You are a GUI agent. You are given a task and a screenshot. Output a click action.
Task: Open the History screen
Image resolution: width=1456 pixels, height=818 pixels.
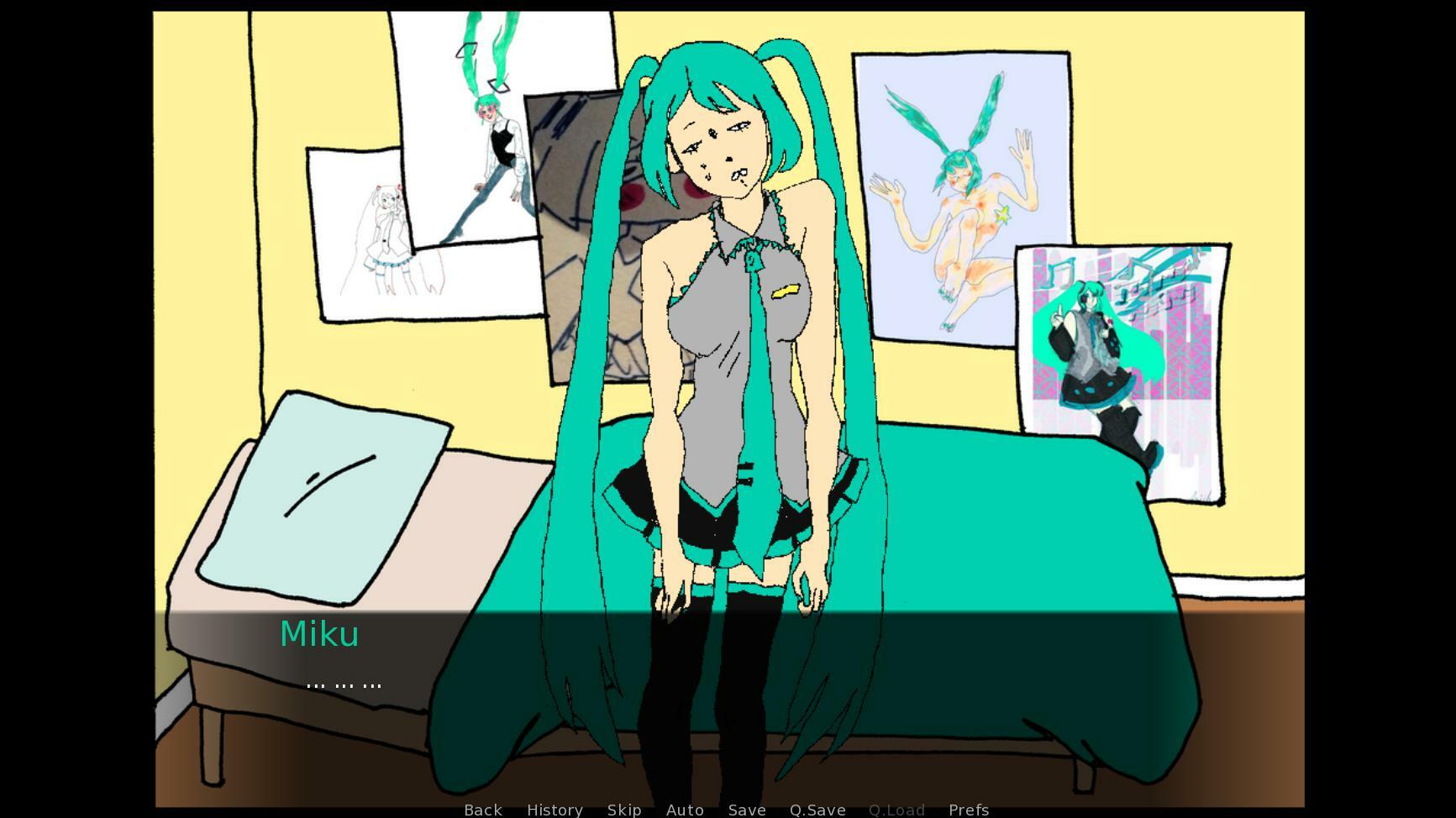[555, 809]
